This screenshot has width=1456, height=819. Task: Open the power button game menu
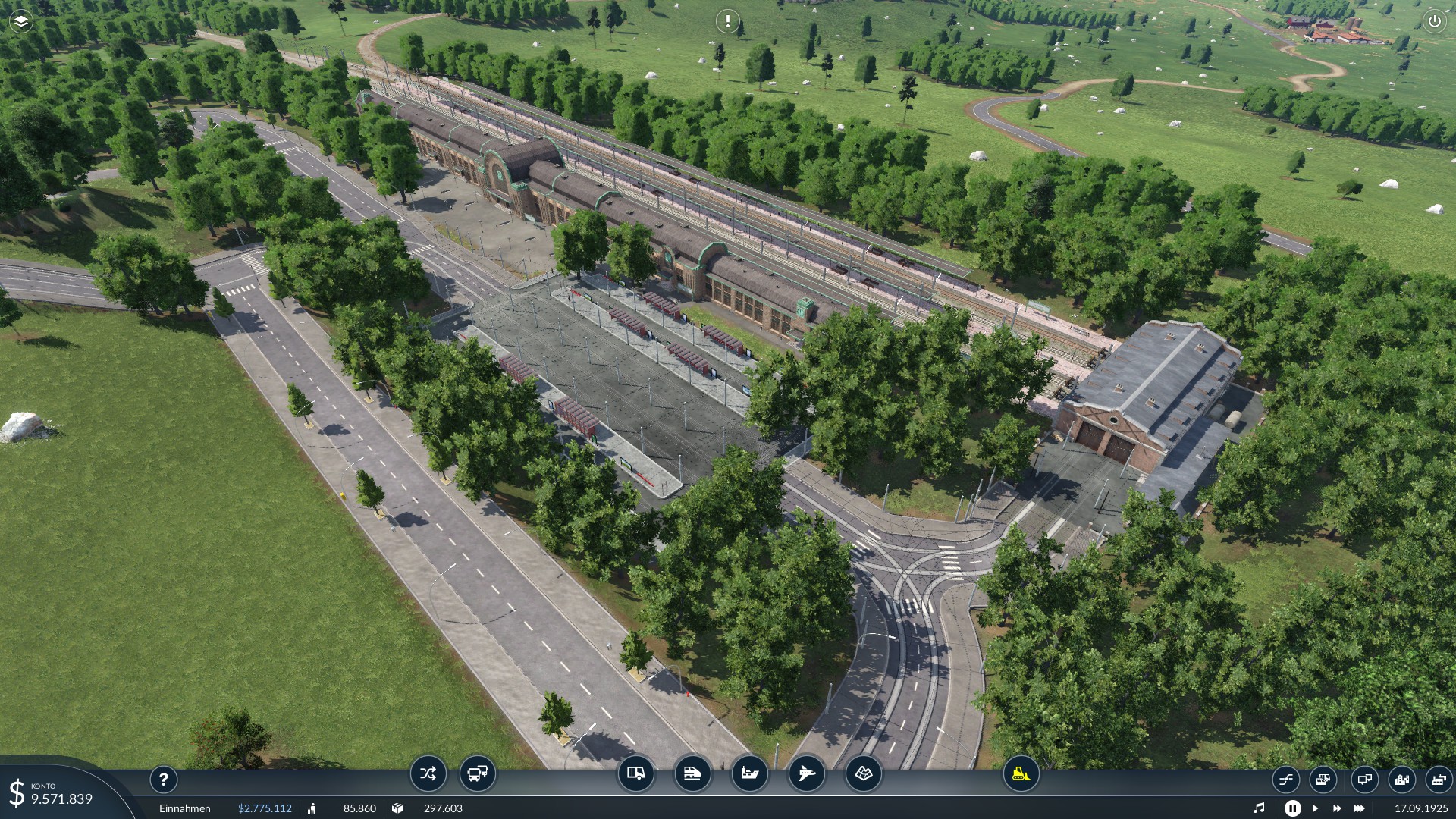click(1434, 21)
